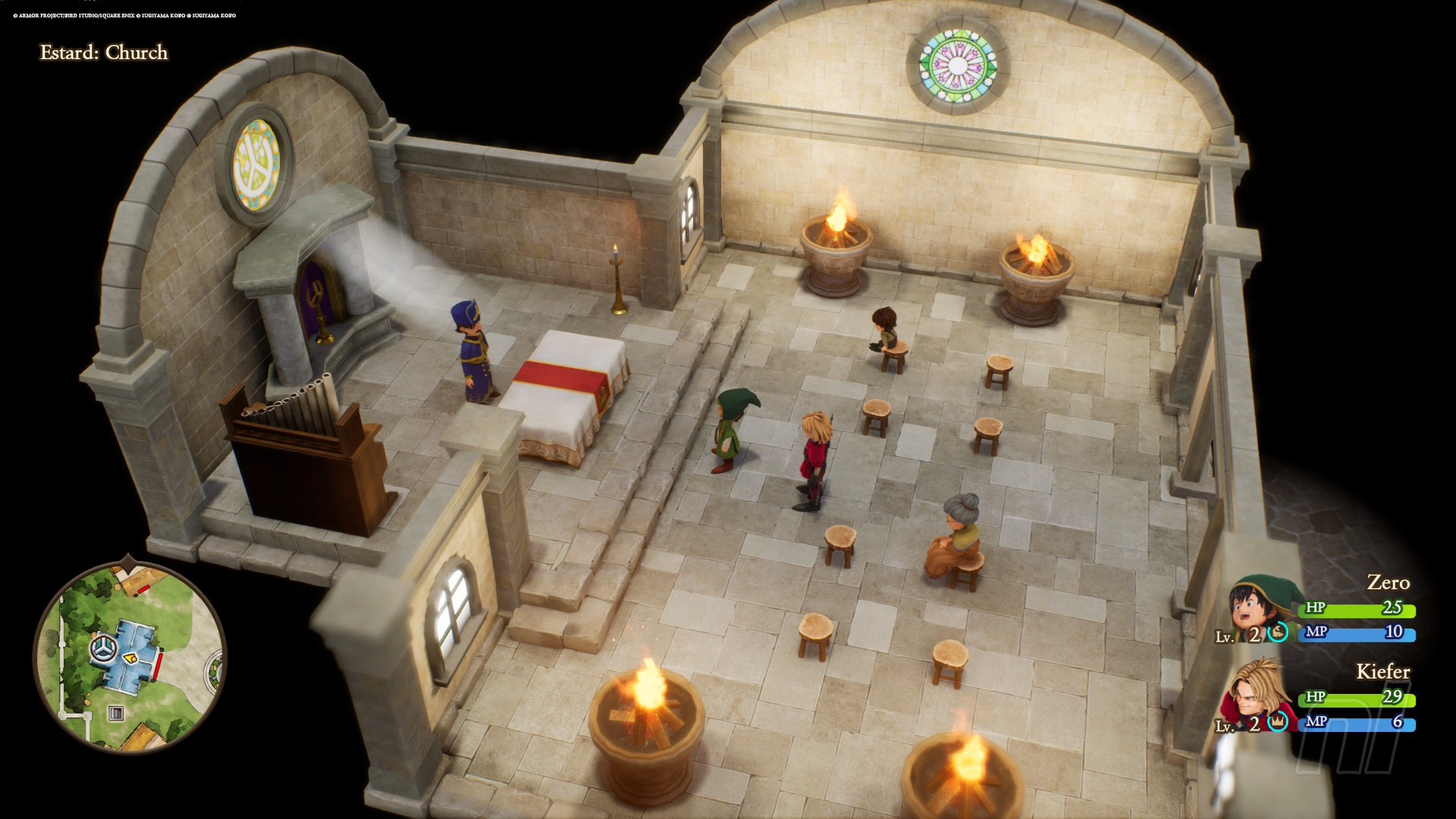The image size is (1456, 819).
Task: Click Kiefer's crown vocation icon
Action: (x=1278, y=722)
